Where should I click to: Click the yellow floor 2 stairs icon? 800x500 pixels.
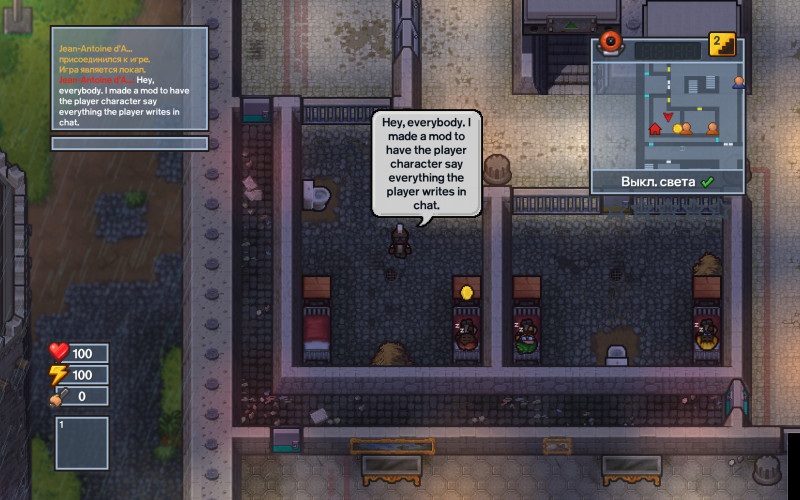click(722, 43)
